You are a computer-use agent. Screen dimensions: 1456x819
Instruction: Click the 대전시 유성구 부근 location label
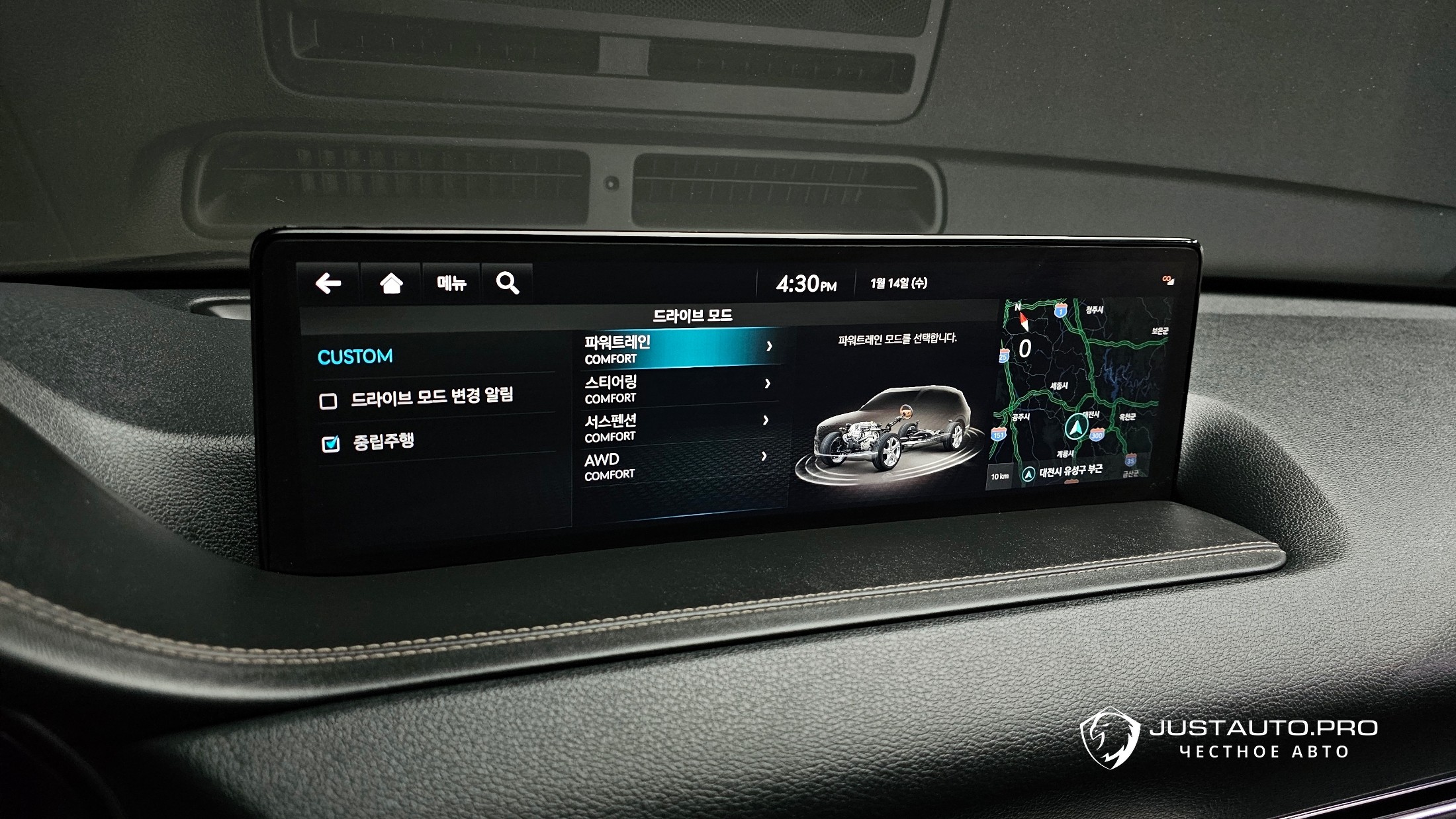tap(1070, 471)
